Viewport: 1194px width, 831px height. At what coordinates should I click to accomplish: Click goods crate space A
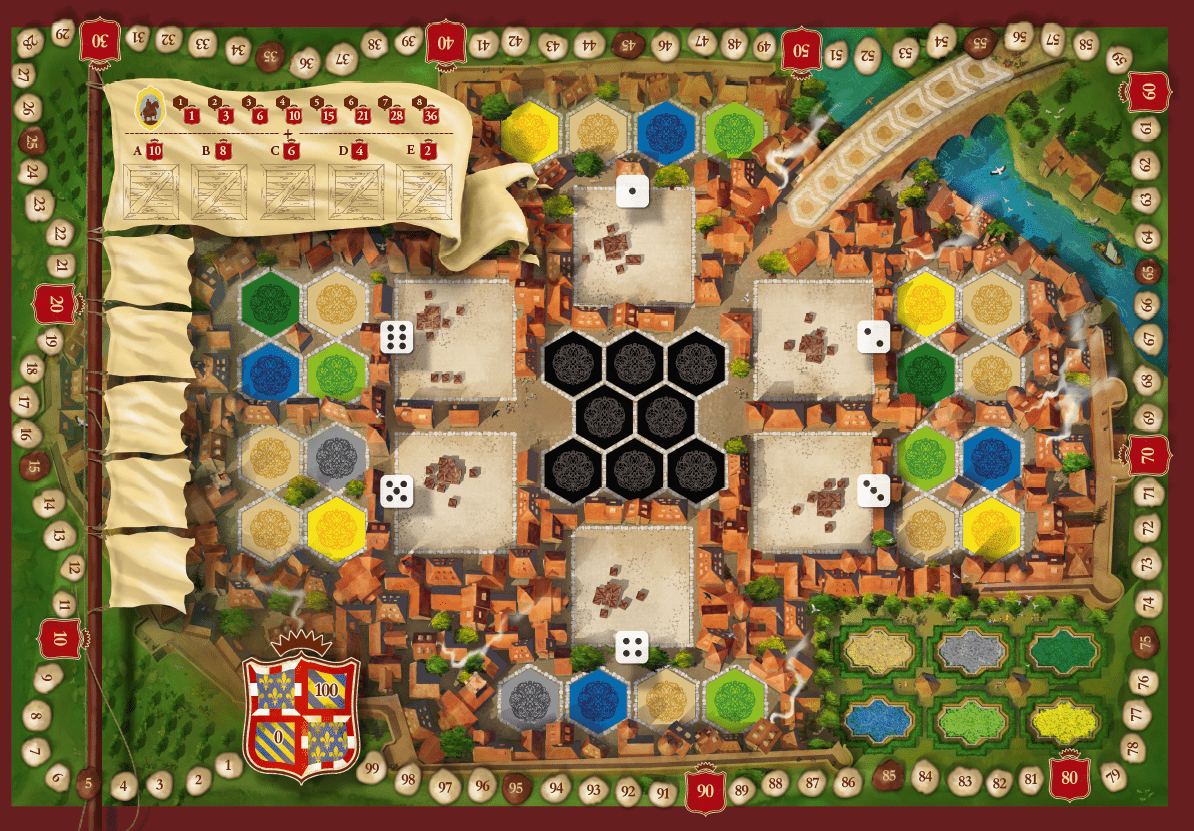pyautogui.click(x=153, y=191)
